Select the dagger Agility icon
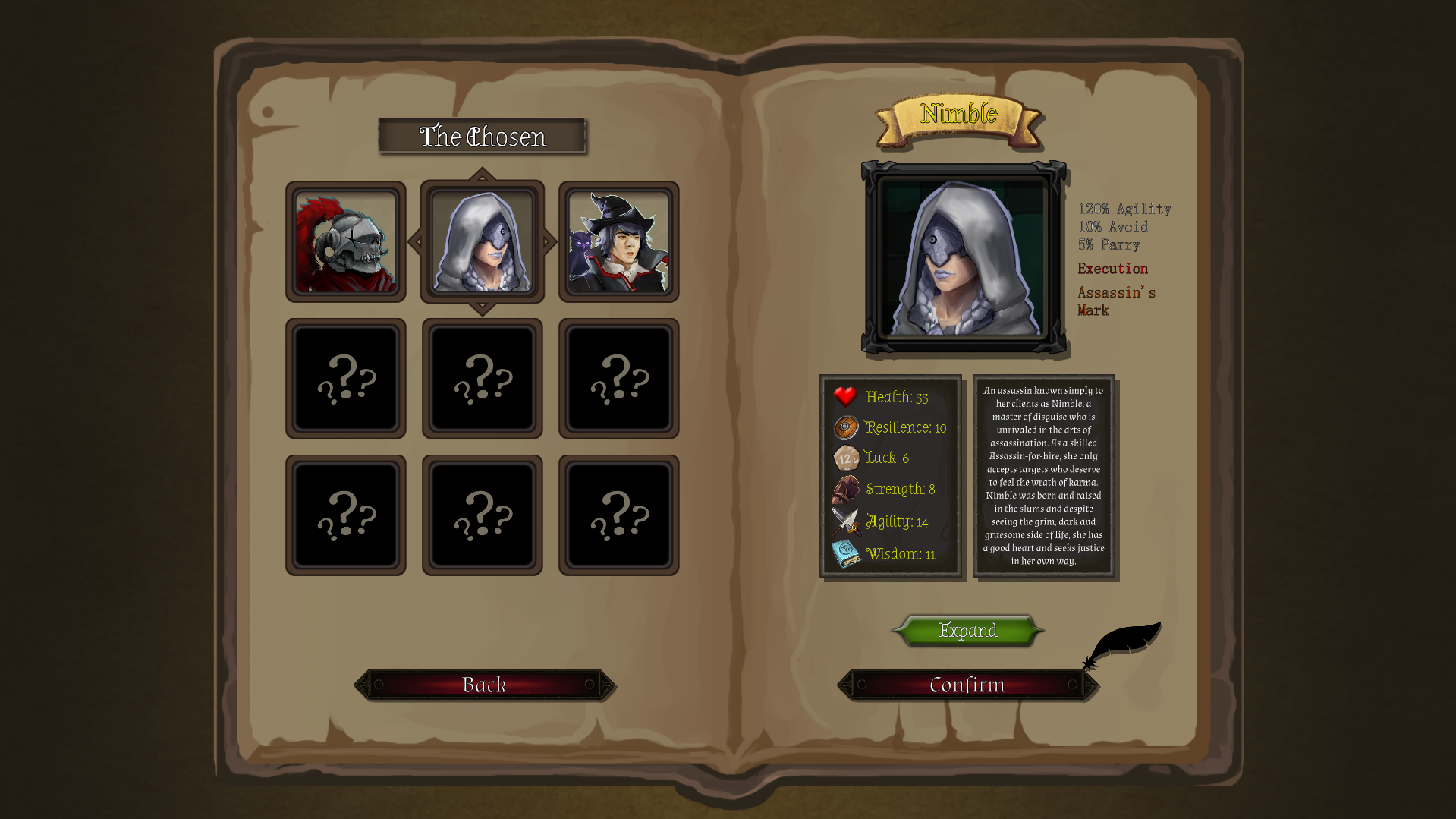The height and width of the screenshot is (819, 1456). pyautogui.click(x=845, y=521)
